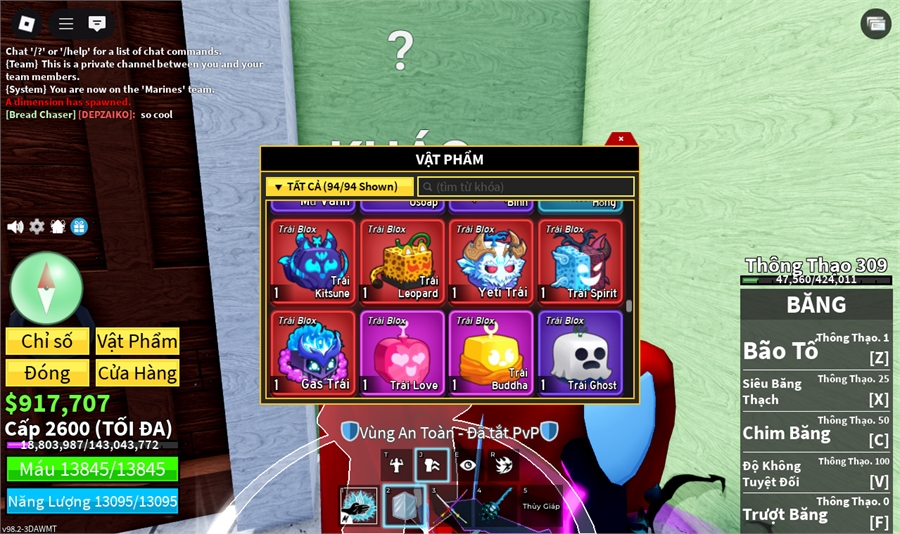Click the inventory keyword search field
The width and height of the screenshot is (900, 534).
[x=526, y=187]
